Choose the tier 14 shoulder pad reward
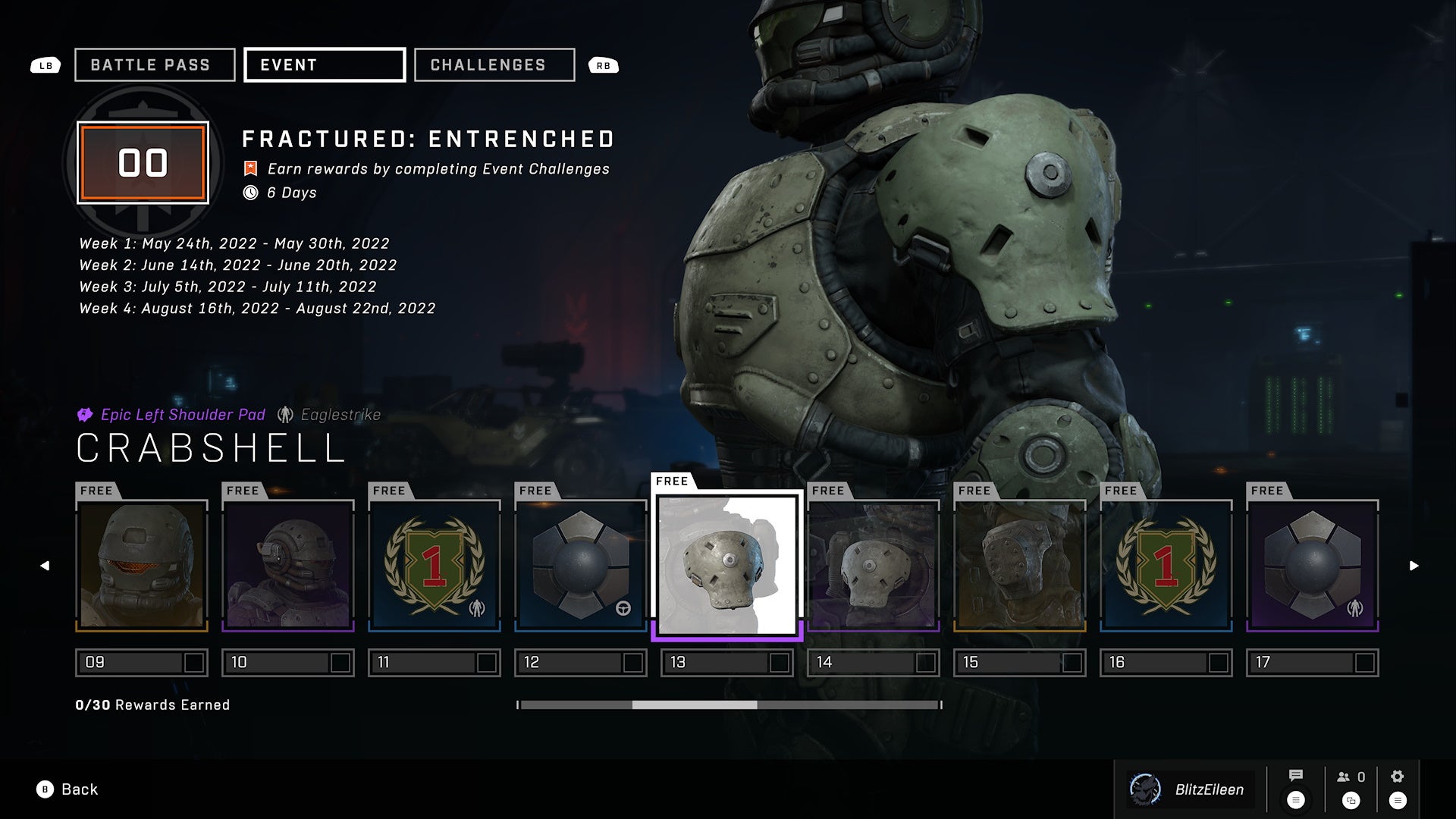 point(874,566)
